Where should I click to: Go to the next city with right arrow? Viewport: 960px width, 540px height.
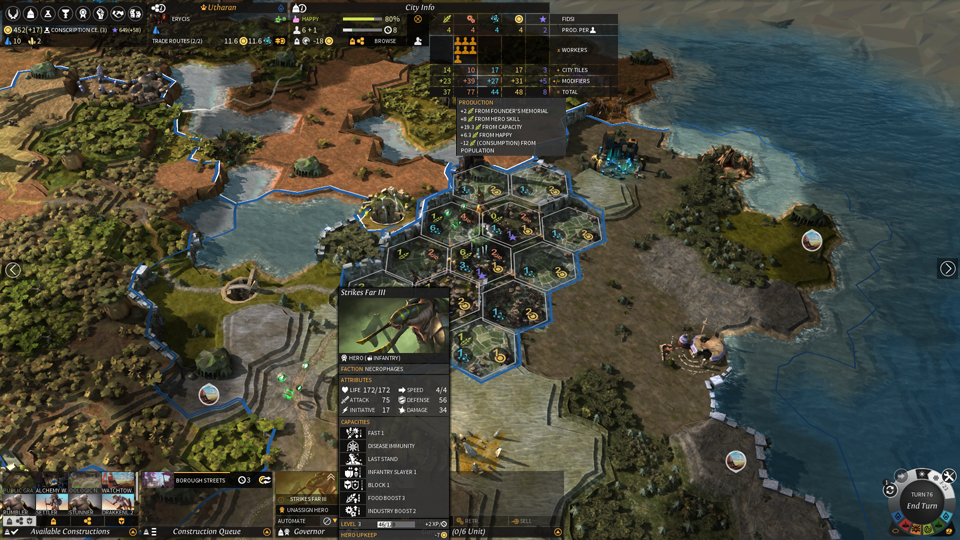coord(947,268)
